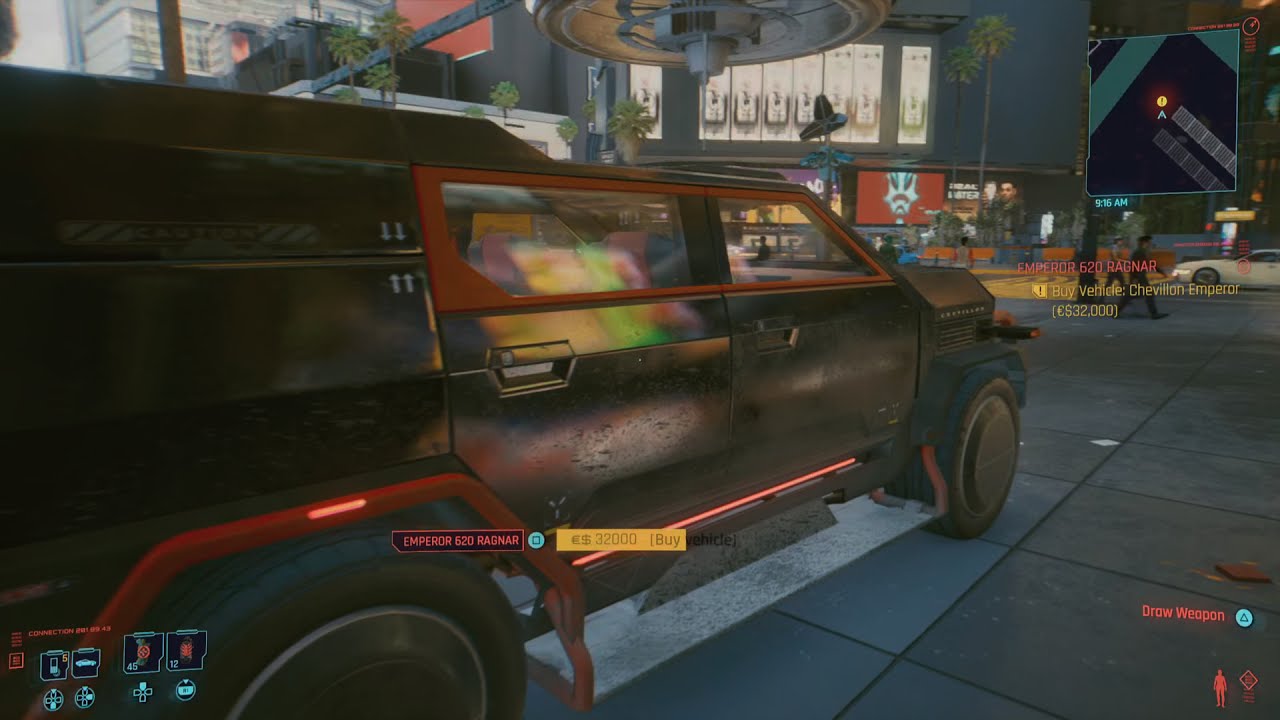
Task: Click the vehicle summon car icon
Action: click(86, 663)
